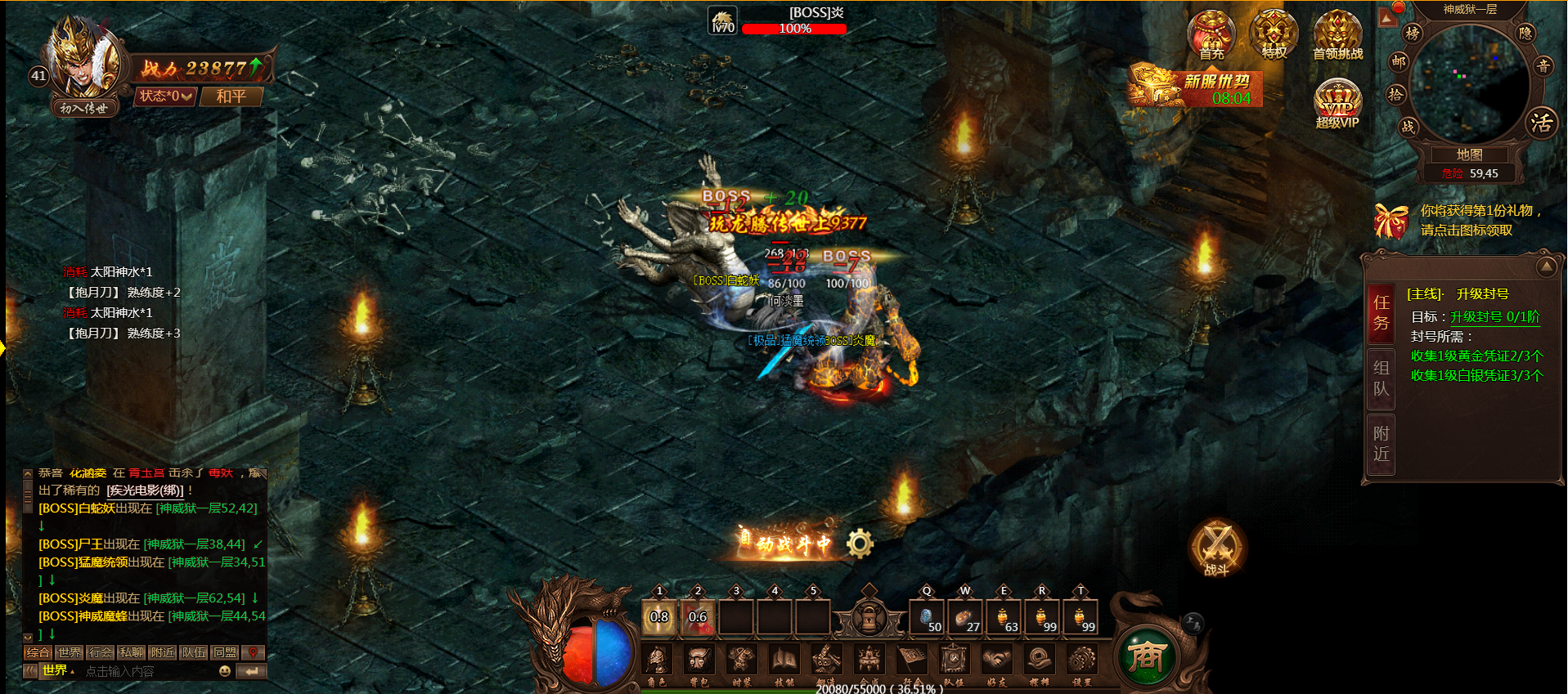The image size is (1568, 694).
Task: Click the 首充 first-recharge icon
Action: [x=1211, y=35]
